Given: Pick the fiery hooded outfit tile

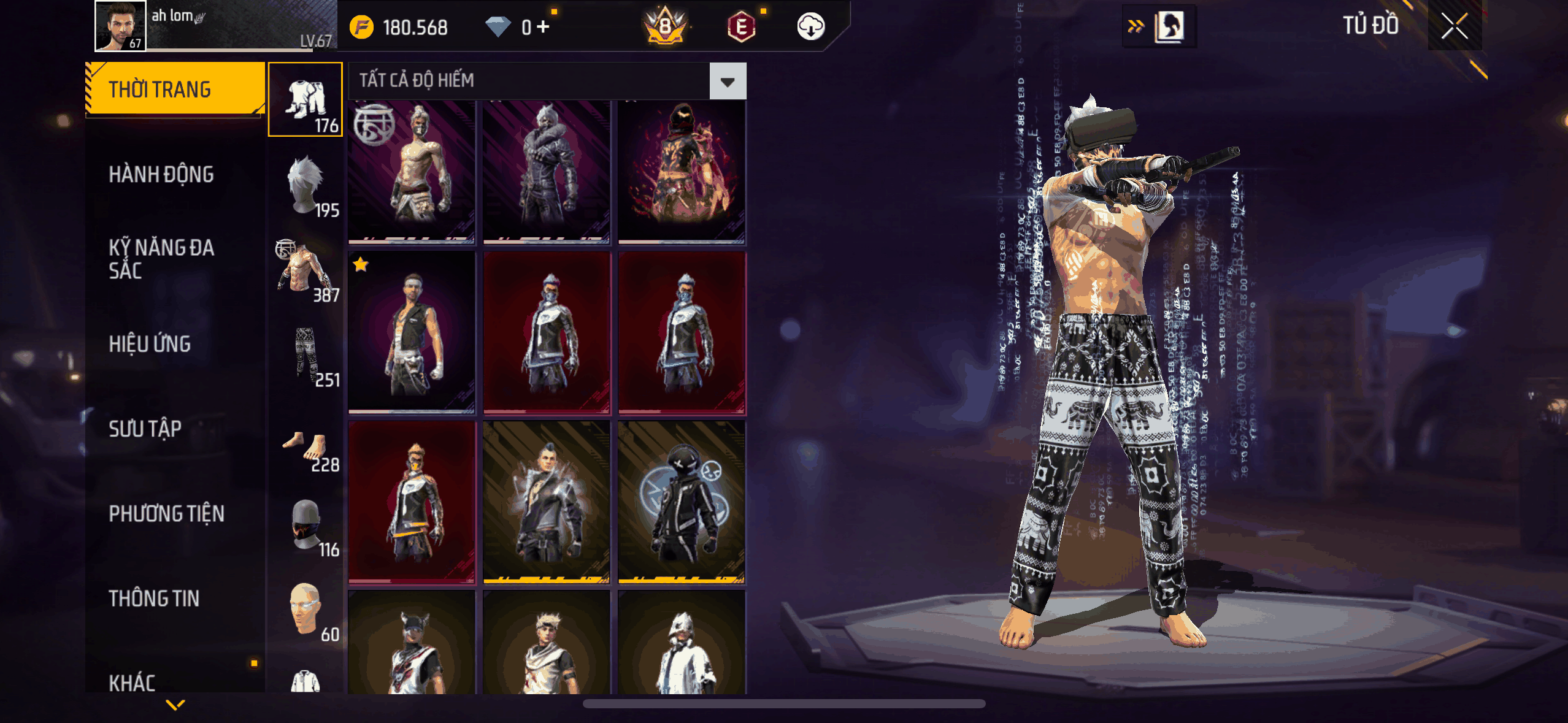Looking at the screenshot, I should coord(682,172).
